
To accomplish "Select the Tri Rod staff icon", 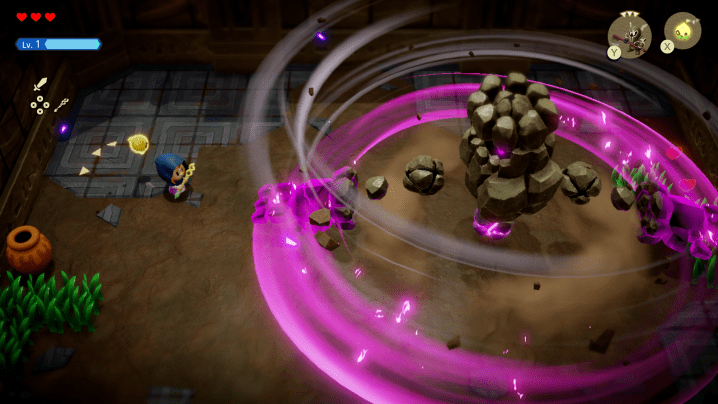I will tap(61, 104).
